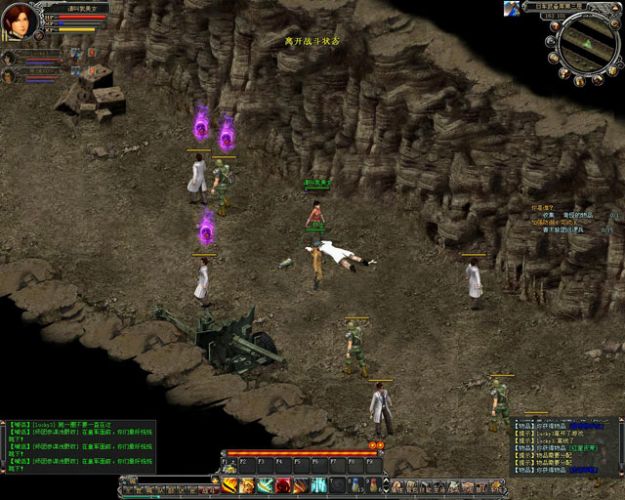The image size is (625, 500).
Task: Click the orange round button above the hotbar
Action: point(373,445)
